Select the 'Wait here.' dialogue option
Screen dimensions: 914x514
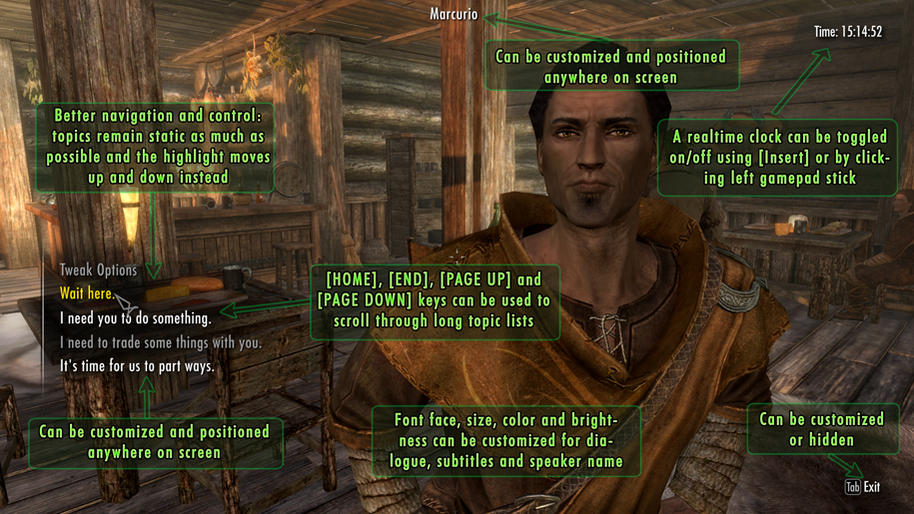86,294
